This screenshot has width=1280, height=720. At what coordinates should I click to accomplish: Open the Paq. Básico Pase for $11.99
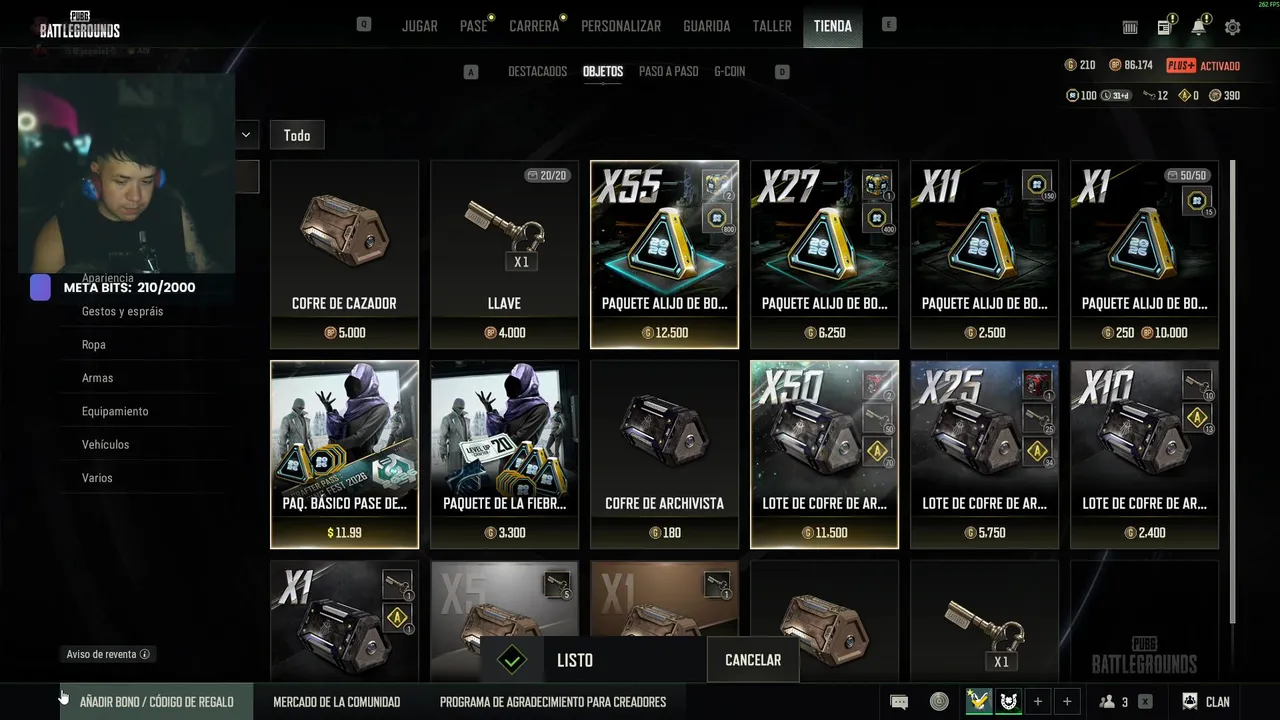pos(344,454)
